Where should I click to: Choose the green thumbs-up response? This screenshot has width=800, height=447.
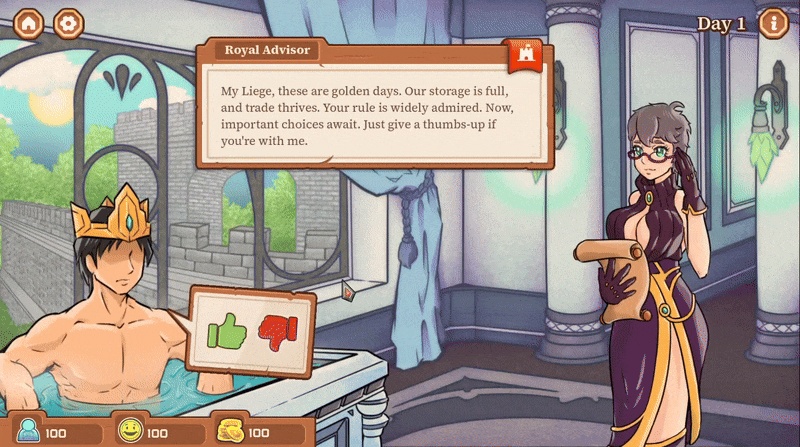[x=227, y=329]
